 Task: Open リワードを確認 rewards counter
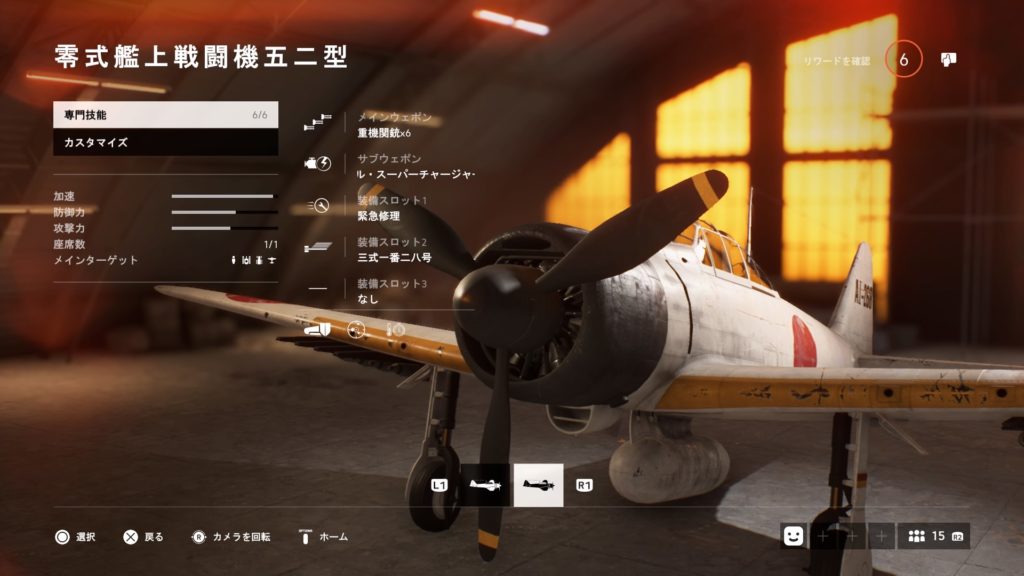click(903, 61)
